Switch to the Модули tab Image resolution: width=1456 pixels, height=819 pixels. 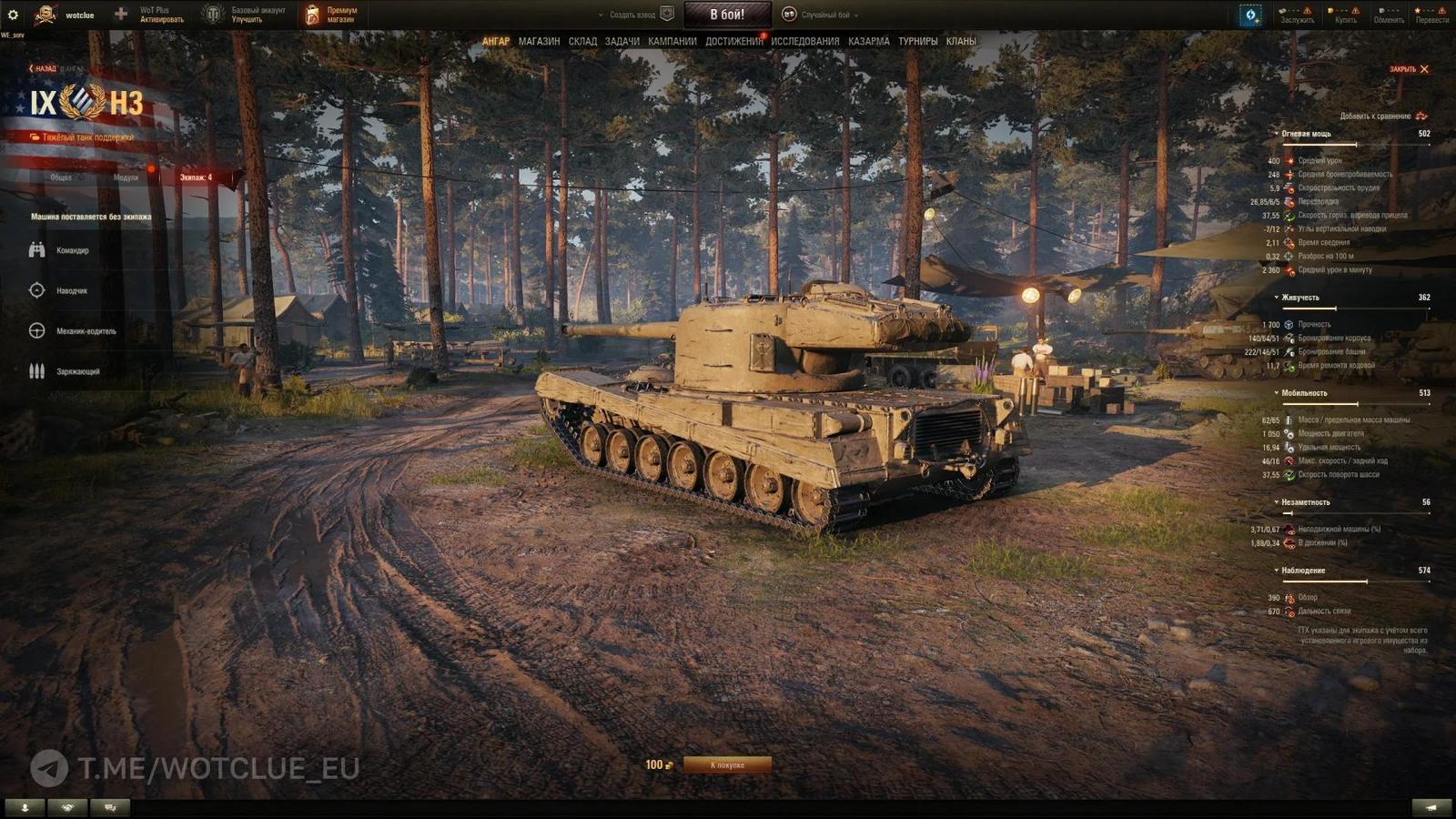click(x=127, y=178)
